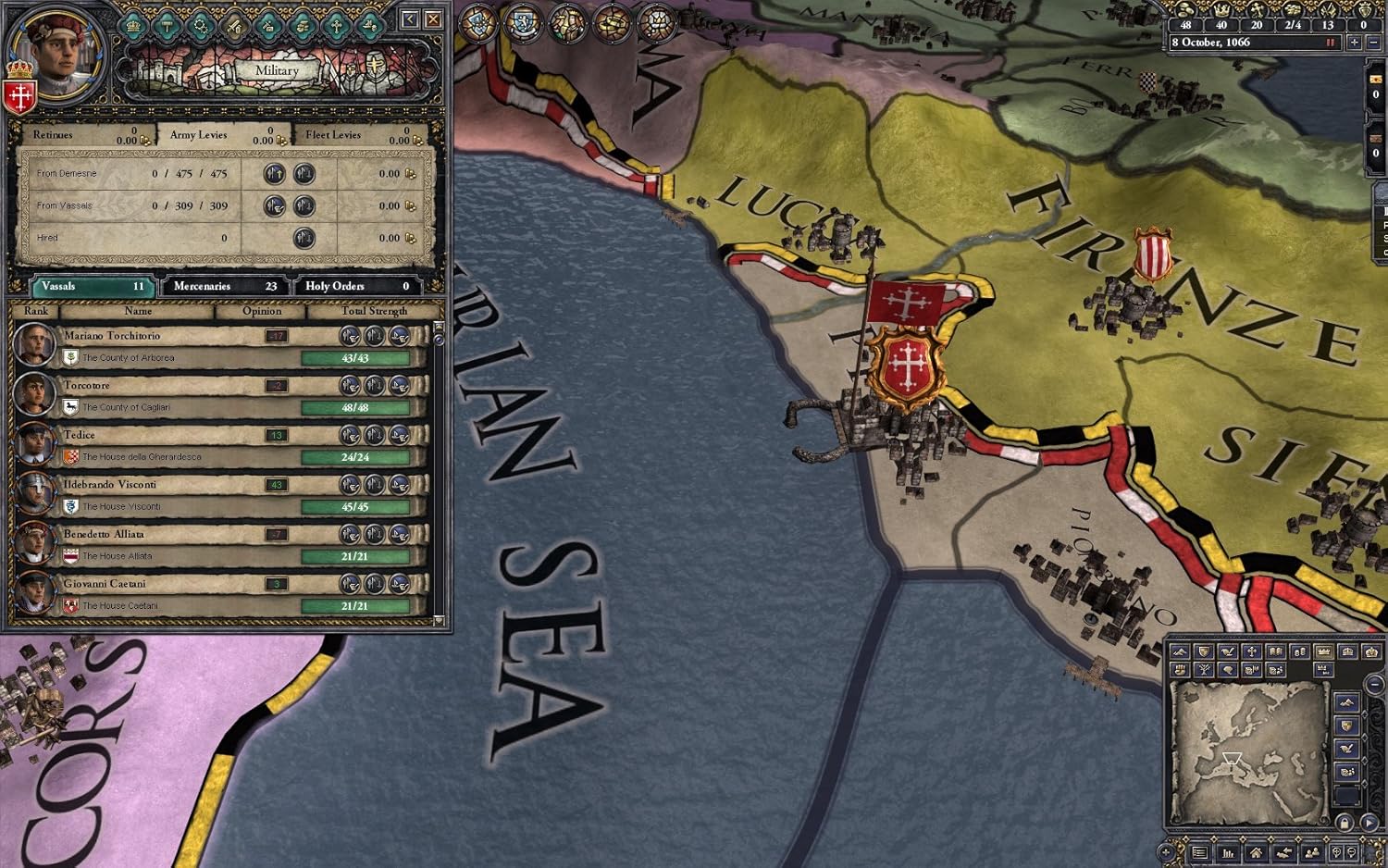Open the Council screen via the crown icon

point(133,26)
